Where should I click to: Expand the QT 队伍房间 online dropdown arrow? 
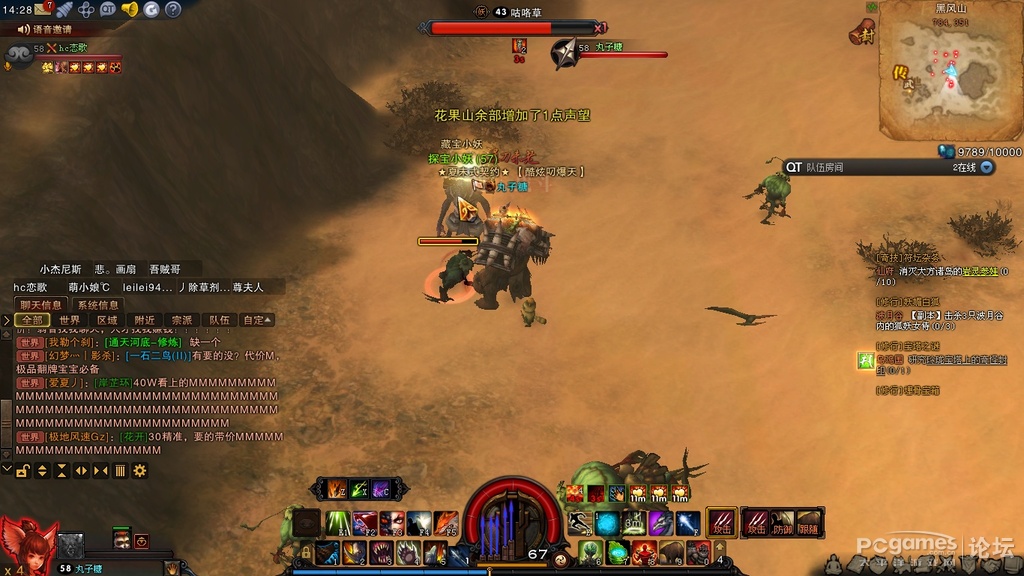[x=987, y=167]
